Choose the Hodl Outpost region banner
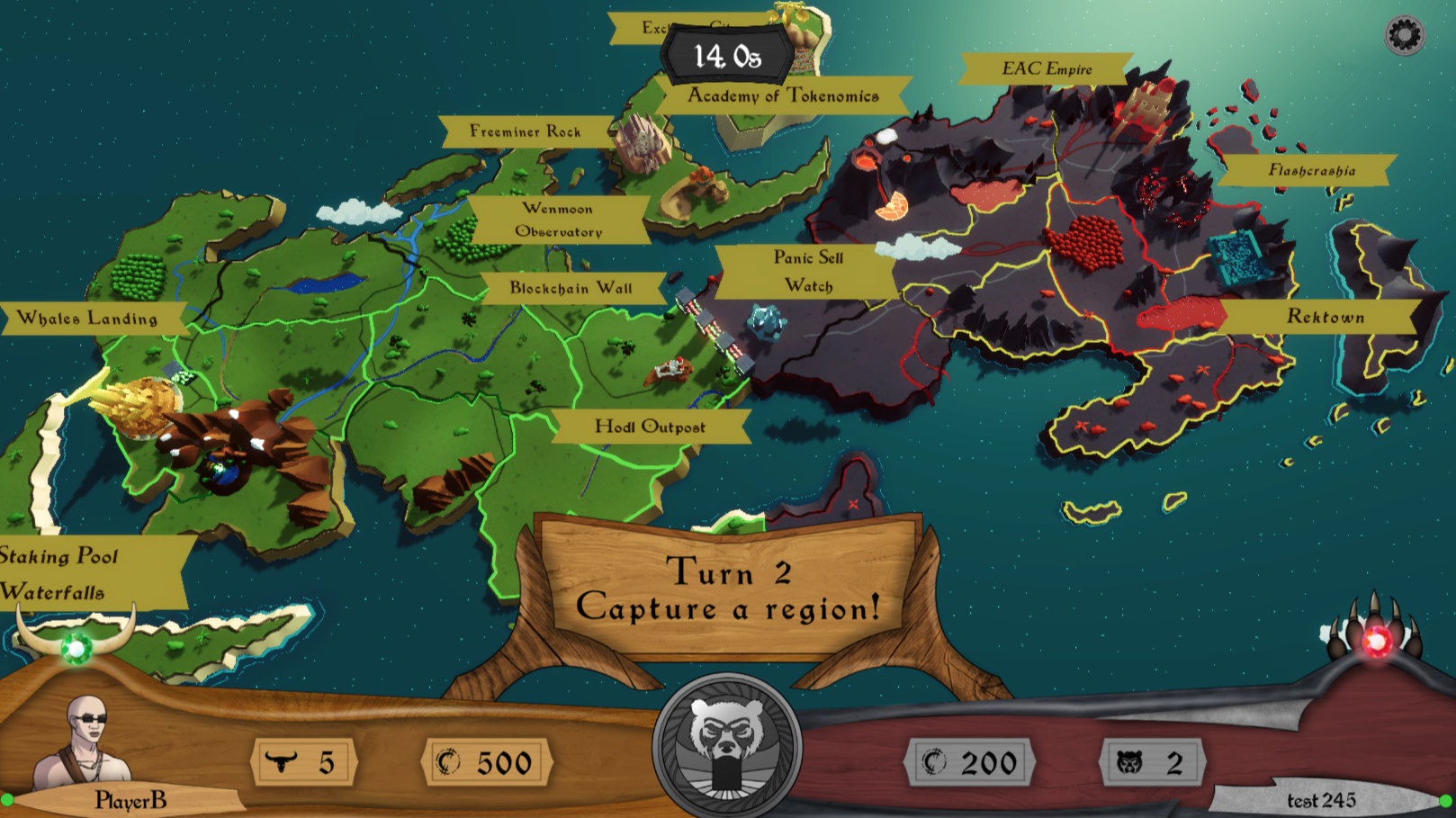Image resolution: width=1456 pixels, height=818 pixels. pos(650,427)
